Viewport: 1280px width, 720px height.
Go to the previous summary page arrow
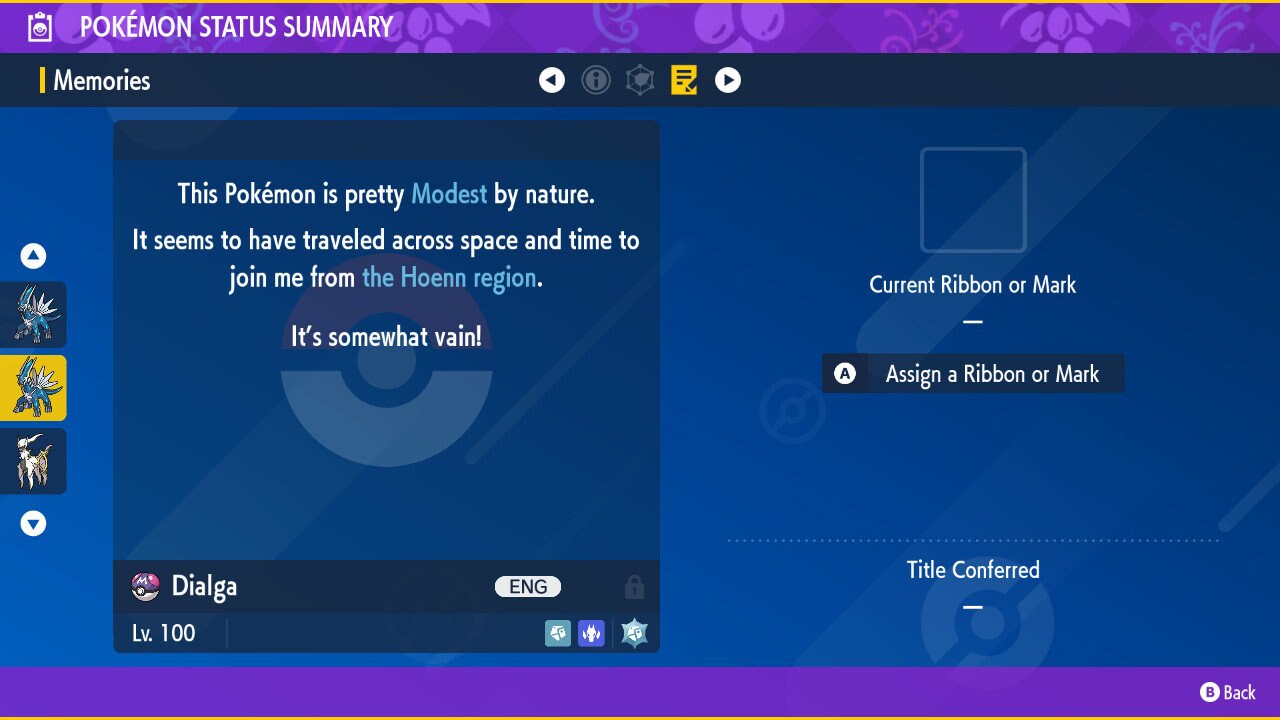(x=552, y=80)
